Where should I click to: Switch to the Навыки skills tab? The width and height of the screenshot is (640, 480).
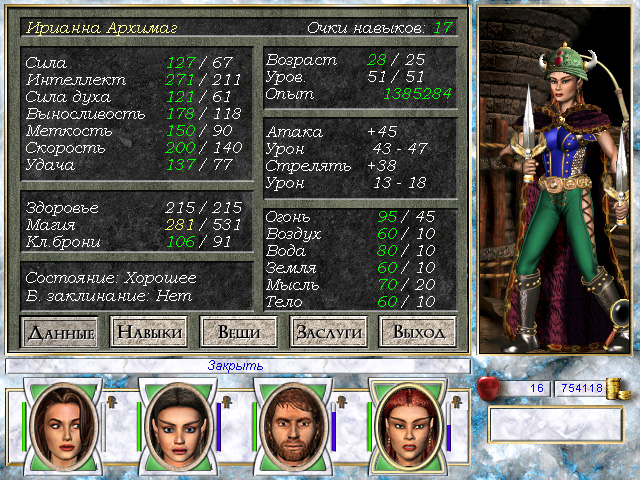(148, 331)
